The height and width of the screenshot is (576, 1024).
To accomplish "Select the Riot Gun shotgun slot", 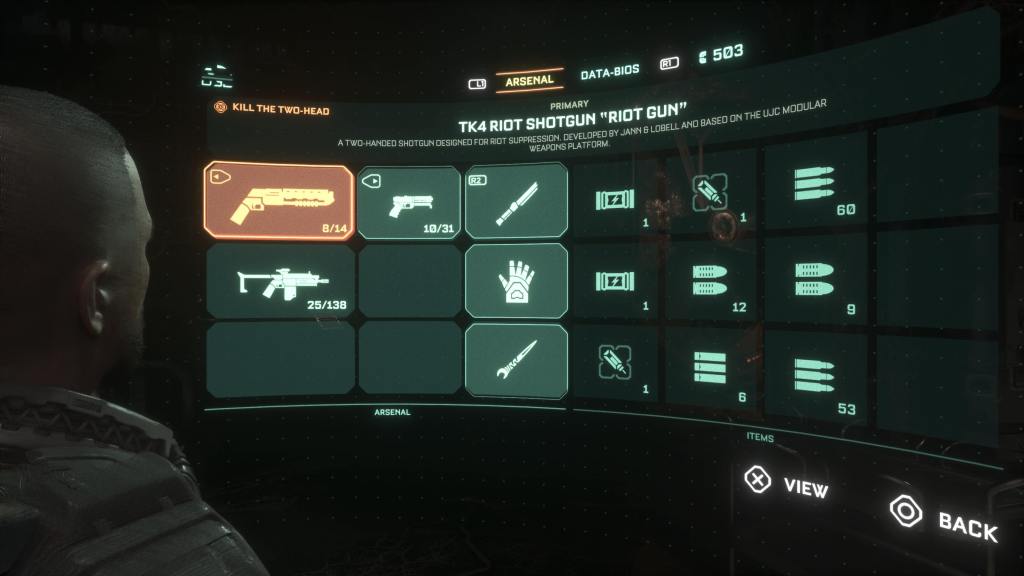I will click(x=278, y=201).
